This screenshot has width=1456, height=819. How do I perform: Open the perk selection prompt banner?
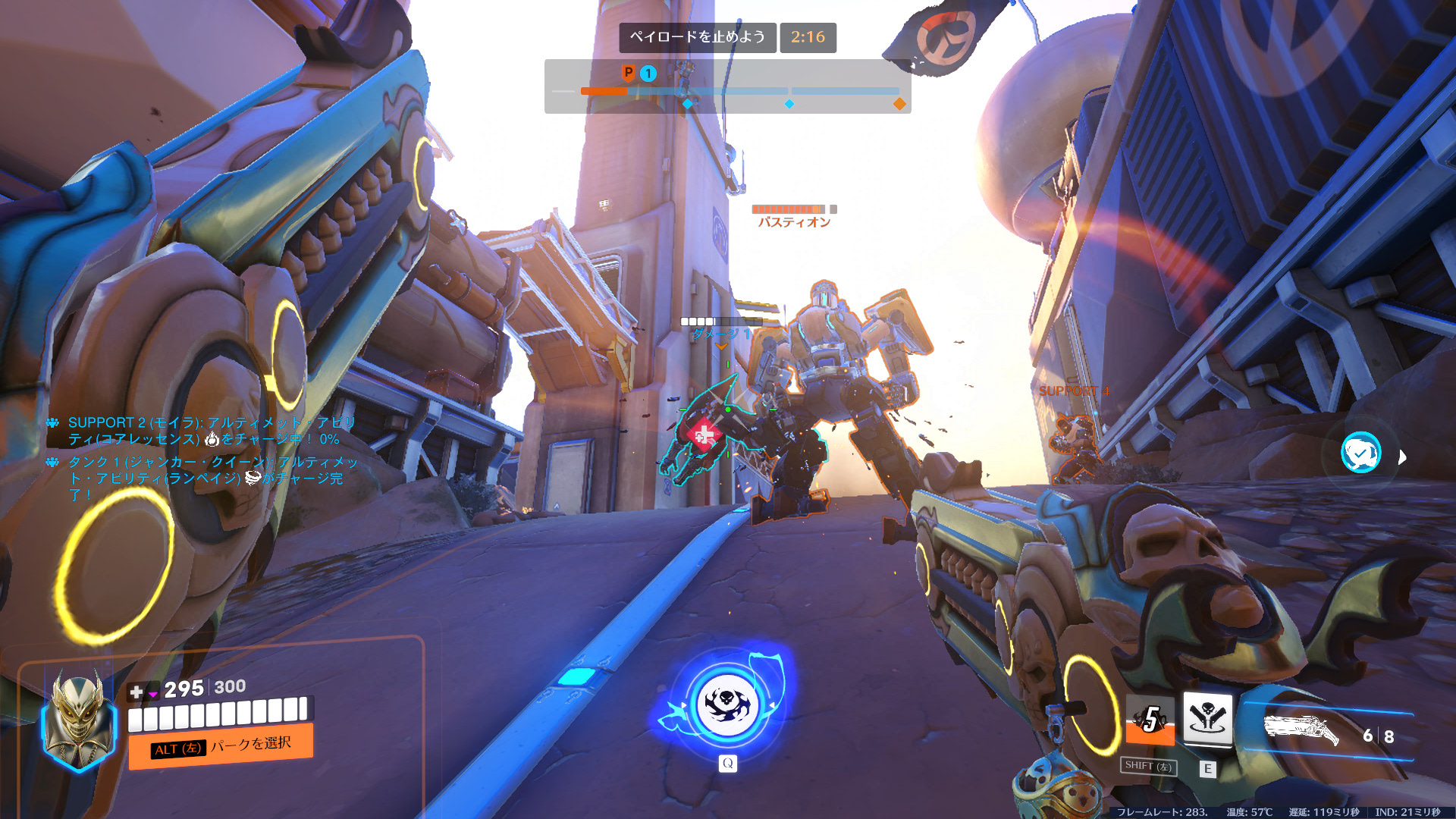pyautogui.click(x=221, y=746)
